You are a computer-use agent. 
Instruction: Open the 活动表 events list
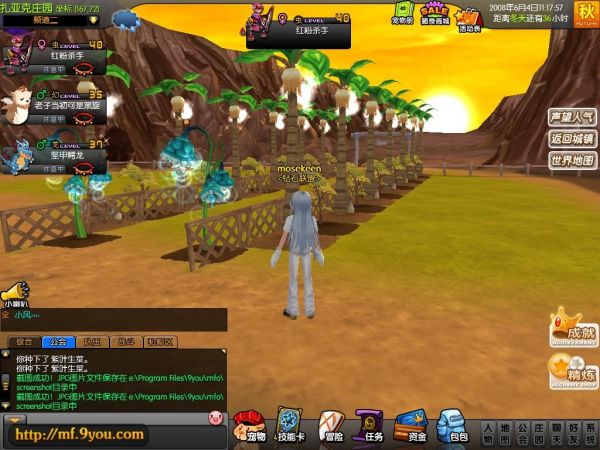pyautogui.click(x=467, y=14)
